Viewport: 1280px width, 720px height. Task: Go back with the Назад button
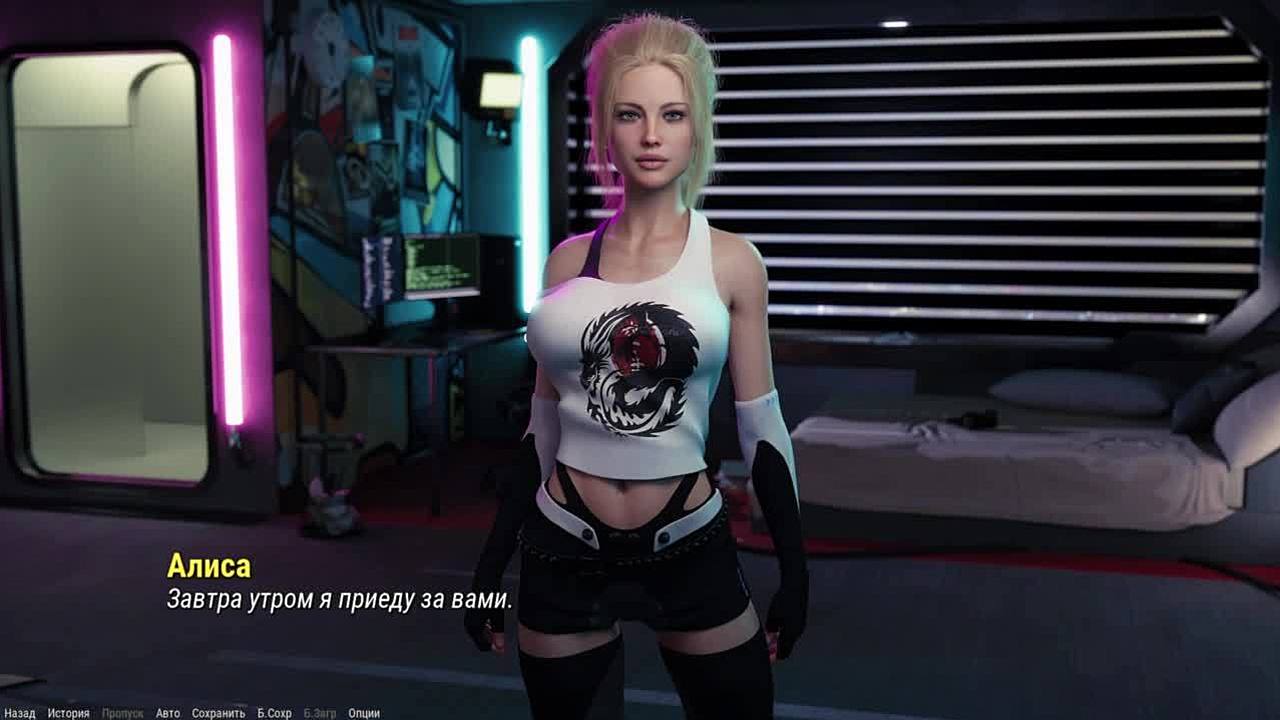click(19, 713)
